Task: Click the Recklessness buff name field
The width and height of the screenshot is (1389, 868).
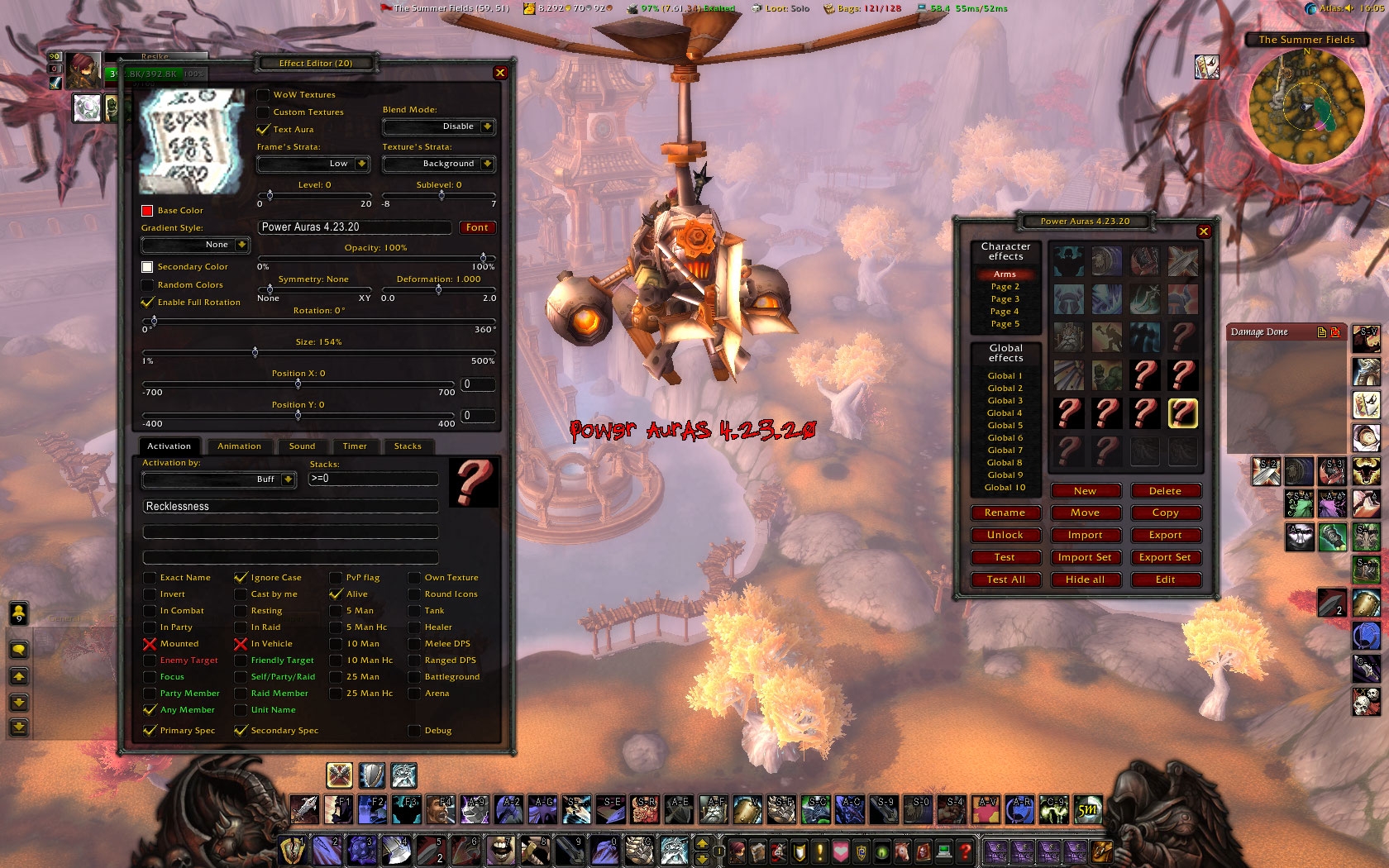Action: 290,507
